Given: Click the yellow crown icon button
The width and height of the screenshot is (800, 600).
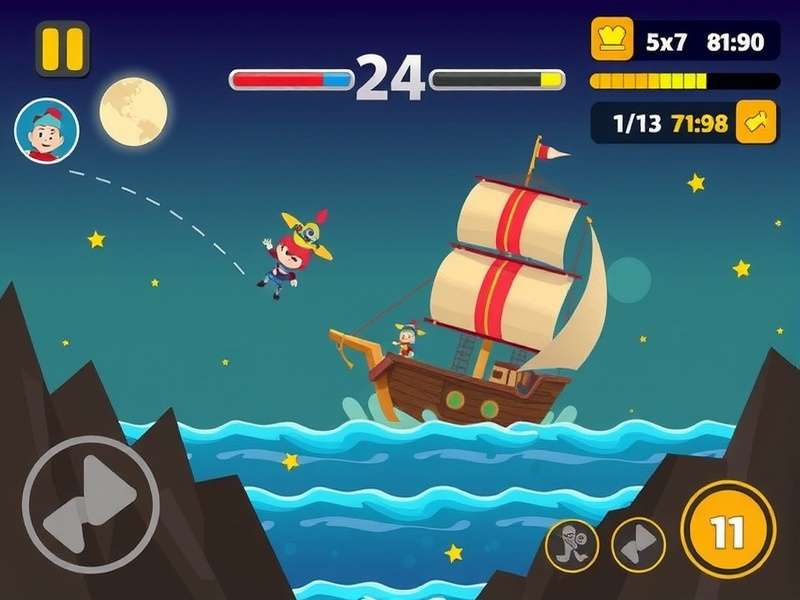Looking at the screenshot, I should (610, 41).
